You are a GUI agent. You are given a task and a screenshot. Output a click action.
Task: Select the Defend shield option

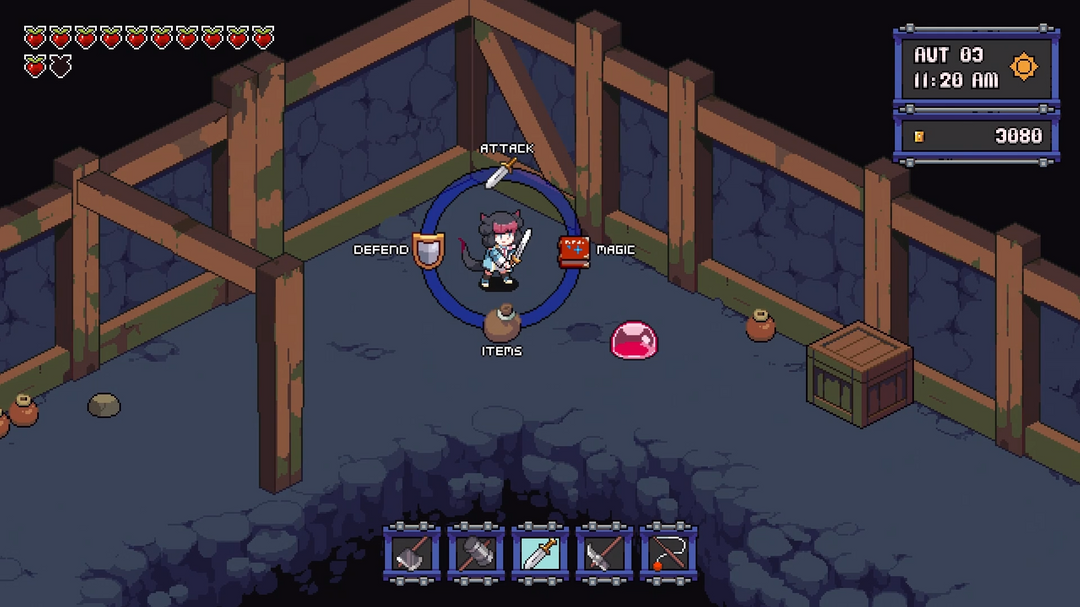tap(427, 250)
